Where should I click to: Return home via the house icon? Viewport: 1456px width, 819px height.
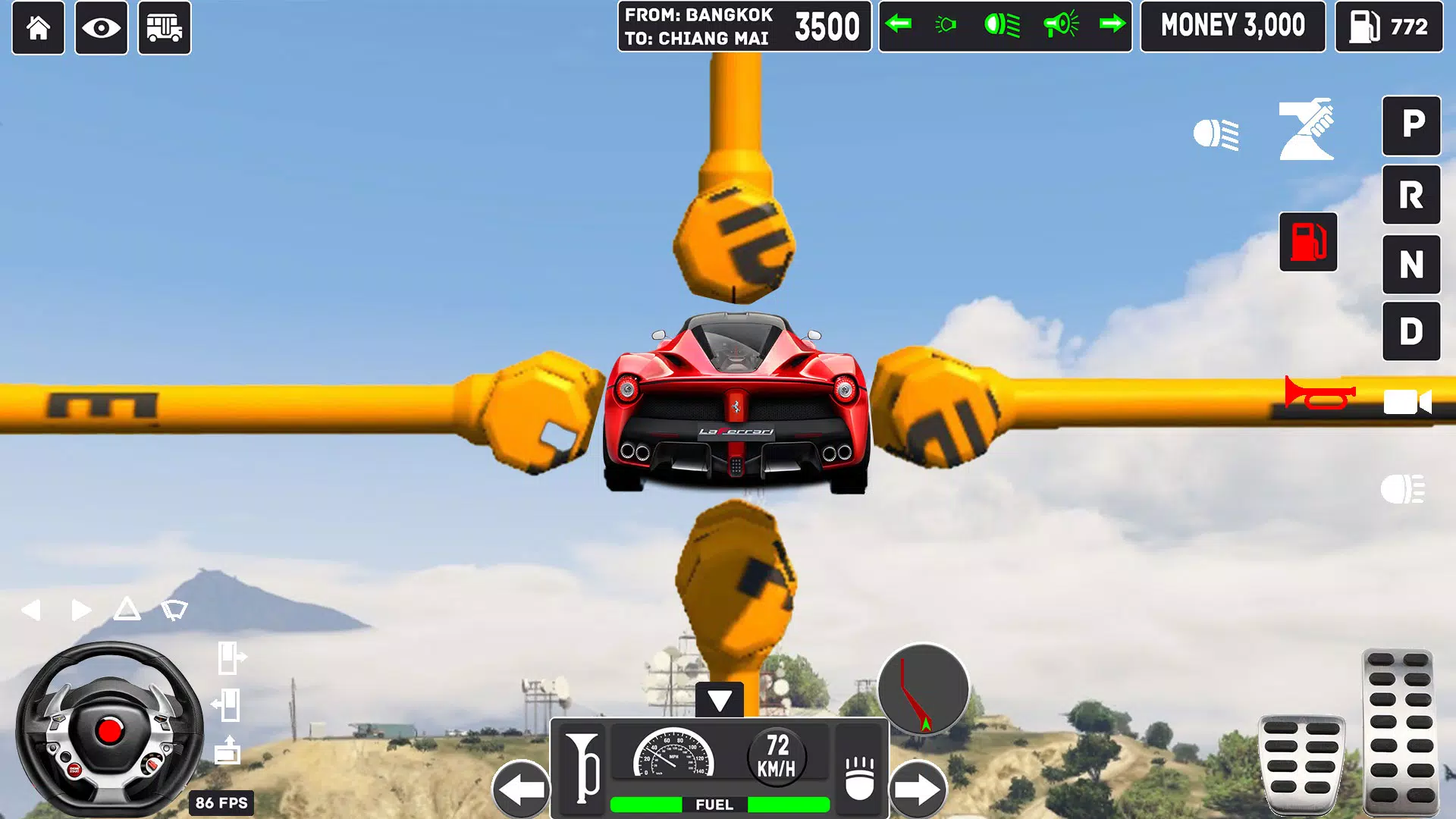38,28
